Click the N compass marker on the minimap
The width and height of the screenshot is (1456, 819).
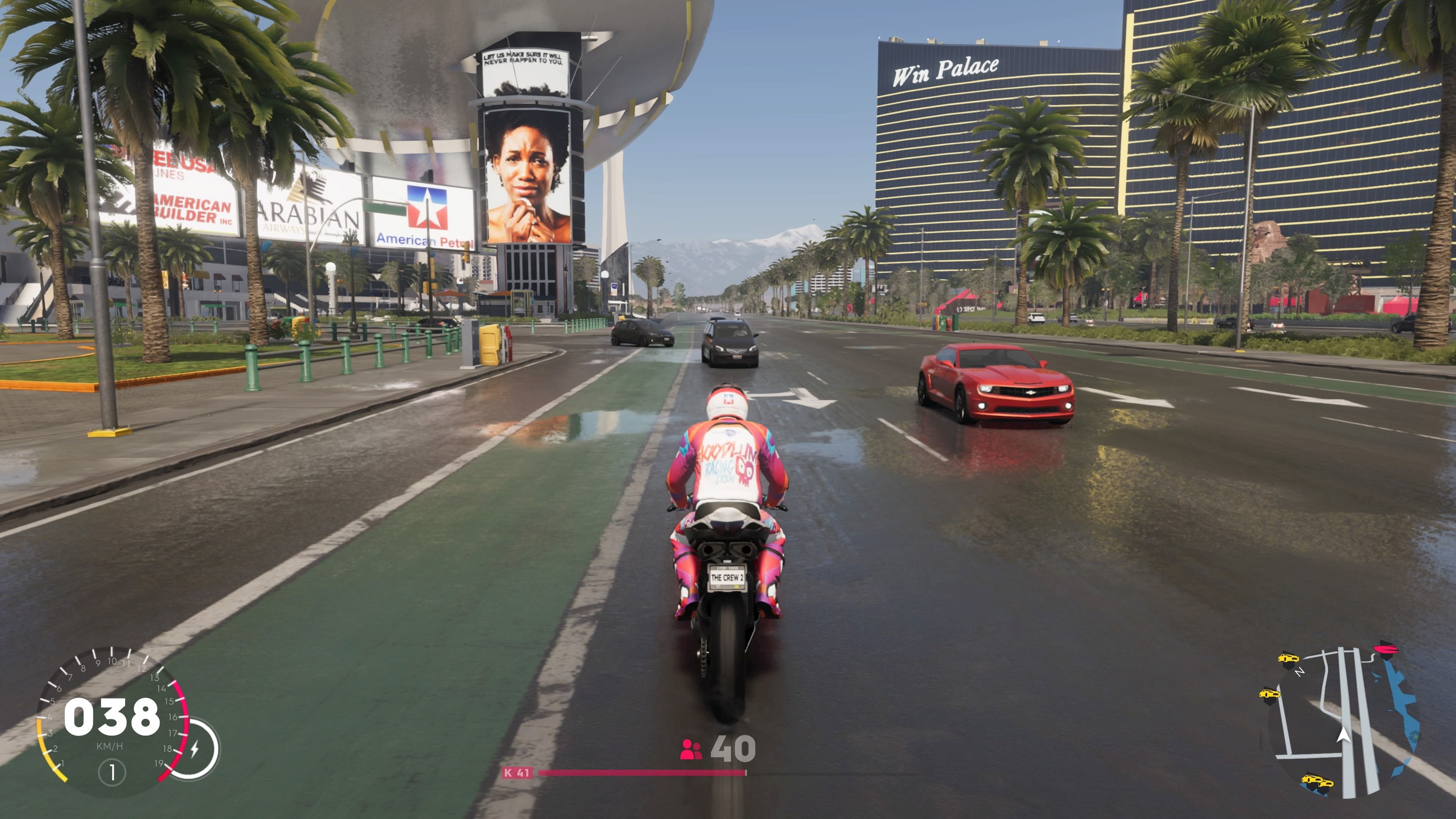click(x=1301, y=672)
